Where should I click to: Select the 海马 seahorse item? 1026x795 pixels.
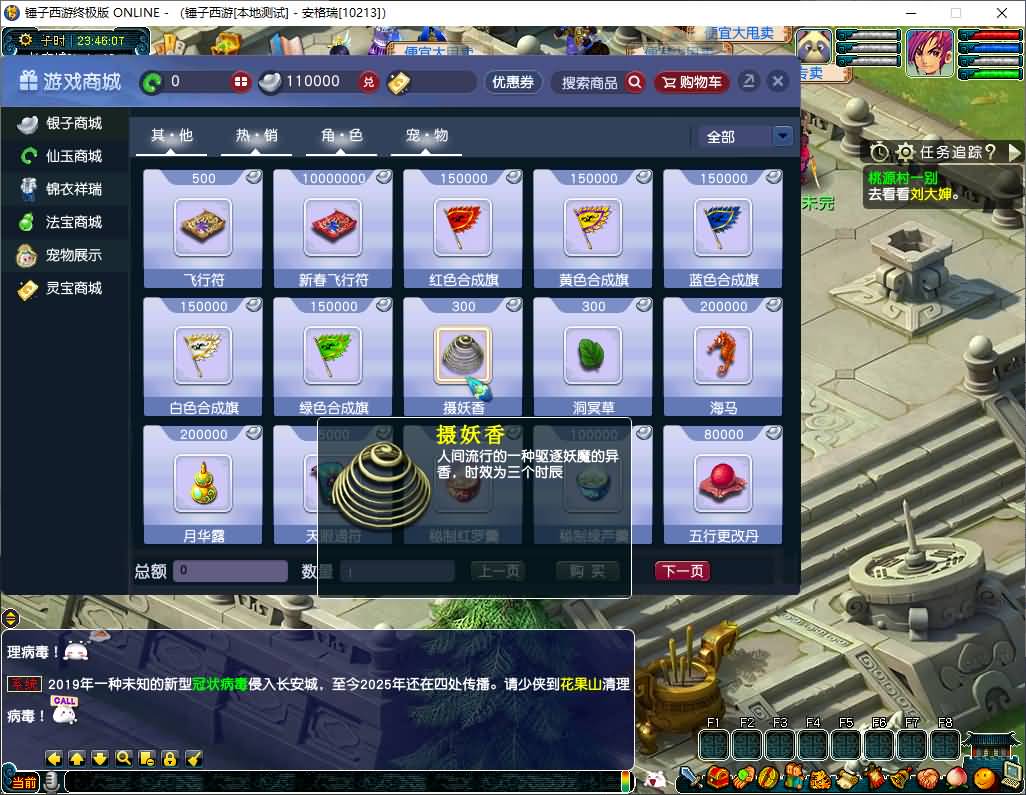pos(723,356)
